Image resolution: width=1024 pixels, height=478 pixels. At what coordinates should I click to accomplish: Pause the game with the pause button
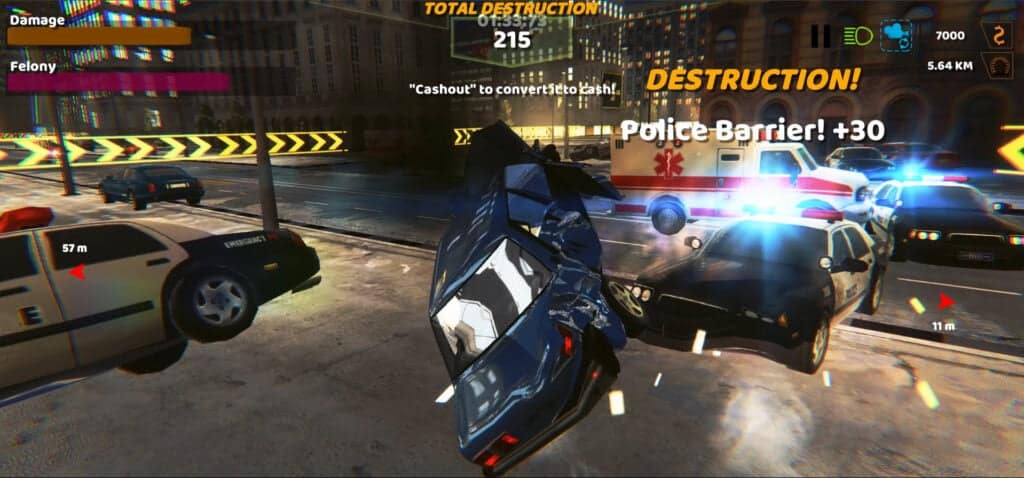click(820, 37)
